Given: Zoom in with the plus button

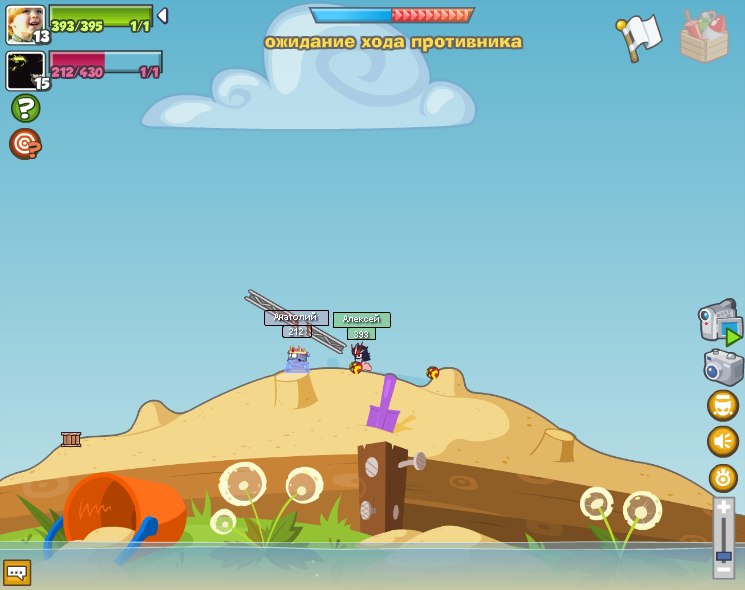Looking at the screenshot, I should click(723, 507).
